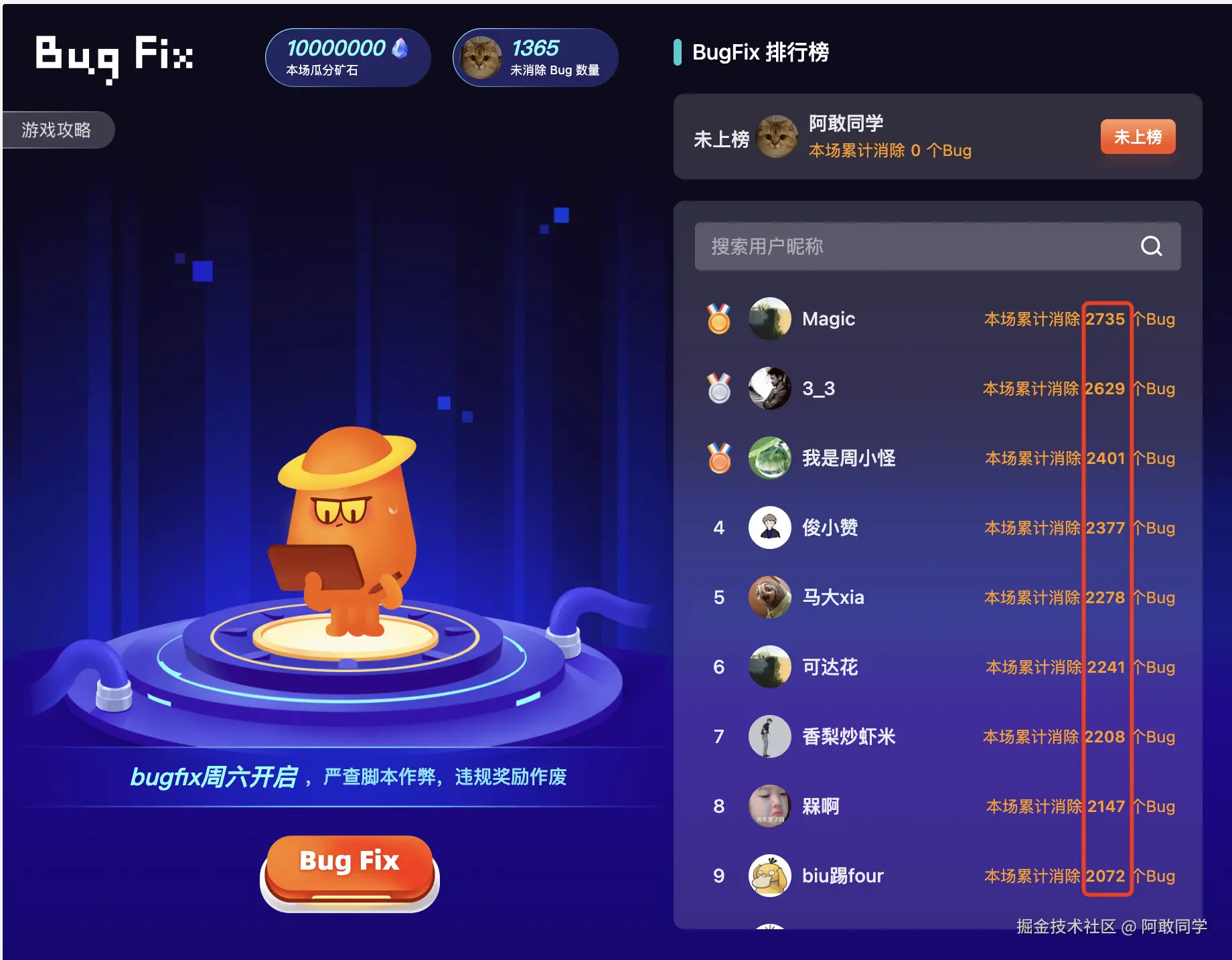
Task: Click the bronze medal beside 我是周小怪
Action: tap(718, 459)
